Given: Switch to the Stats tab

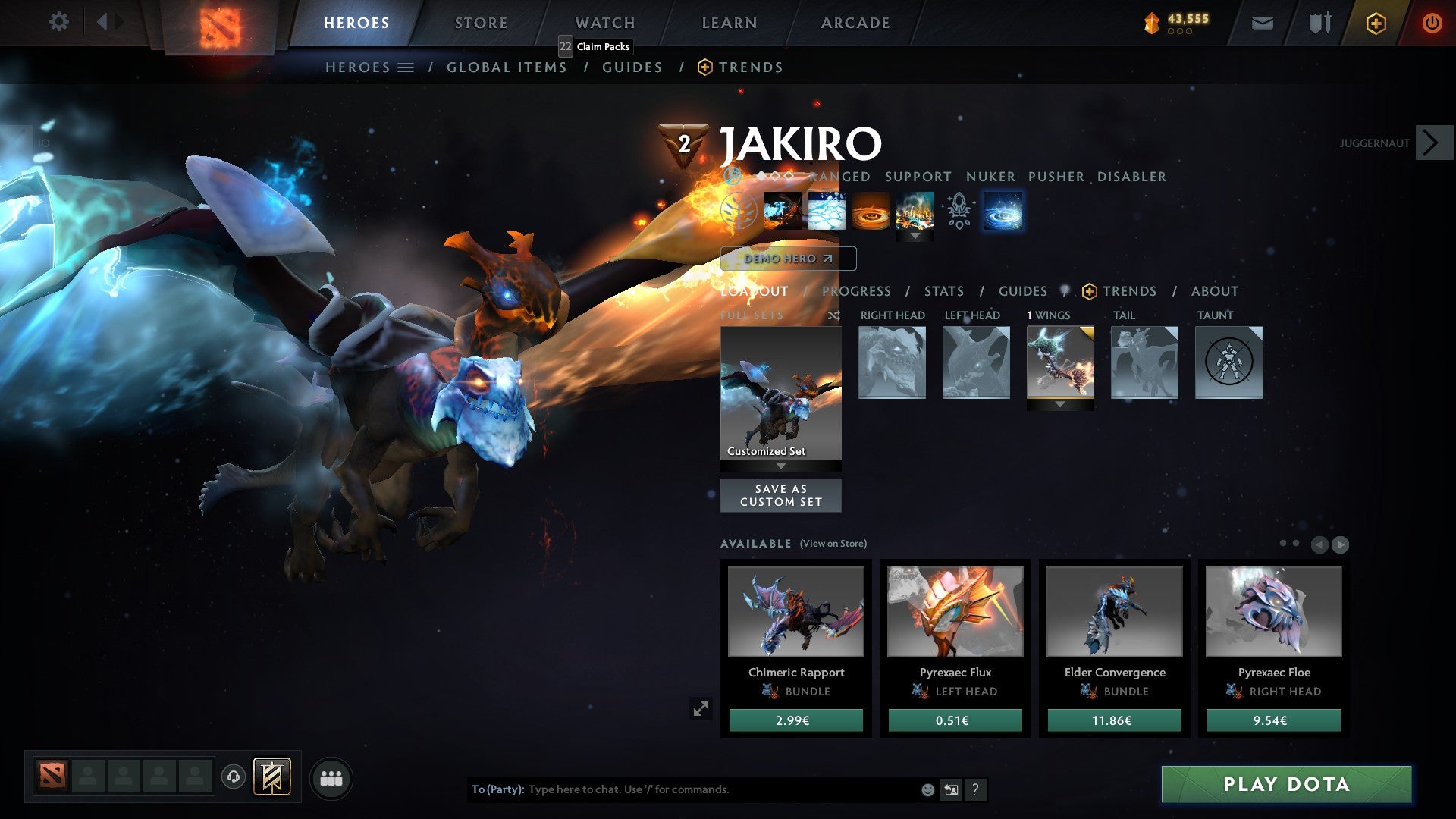Looking at the screenshot, I should (943, 291).
